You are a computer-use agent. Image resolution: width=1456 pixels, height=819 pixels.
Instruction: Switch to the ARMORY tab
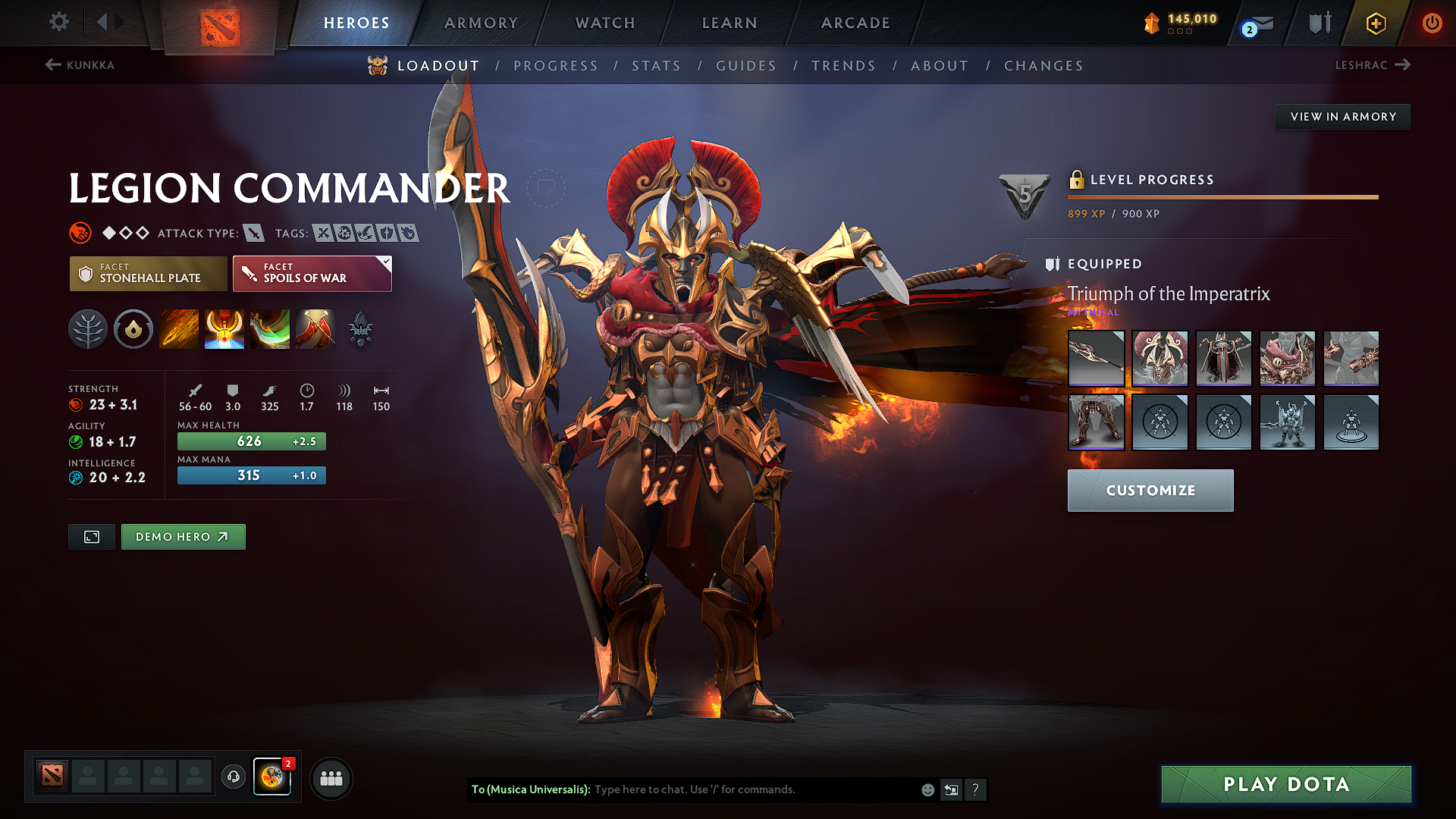[x=480, y=23]
